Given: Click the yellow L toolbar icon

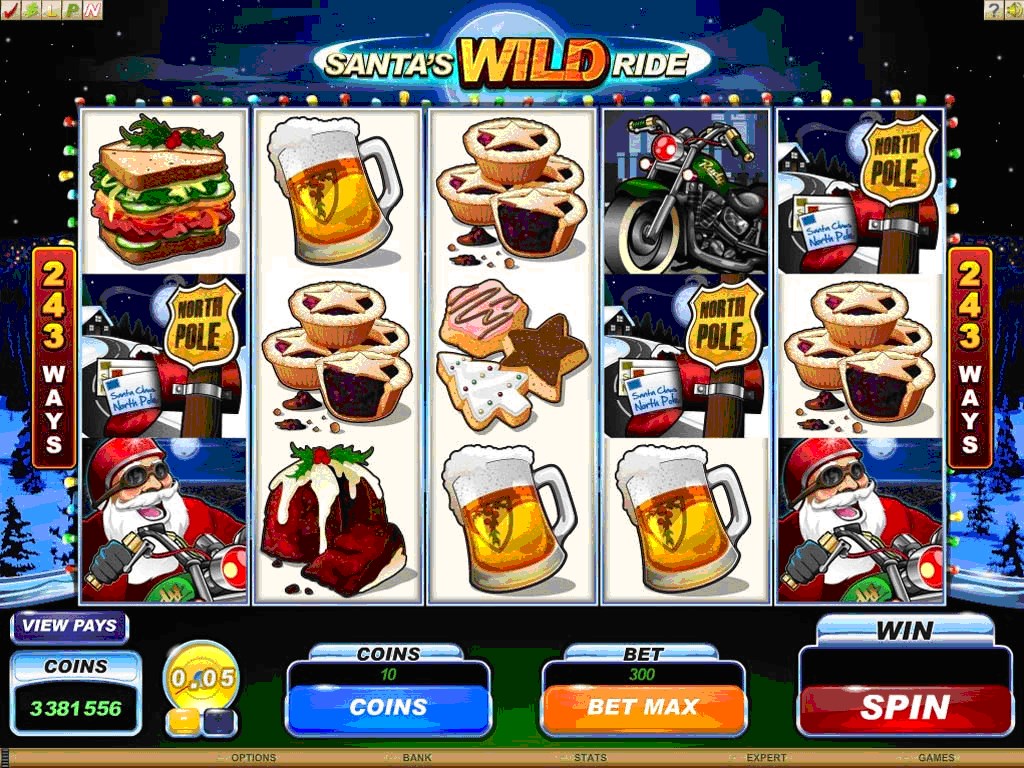Looking at the screenshot, I should point(51,11).
